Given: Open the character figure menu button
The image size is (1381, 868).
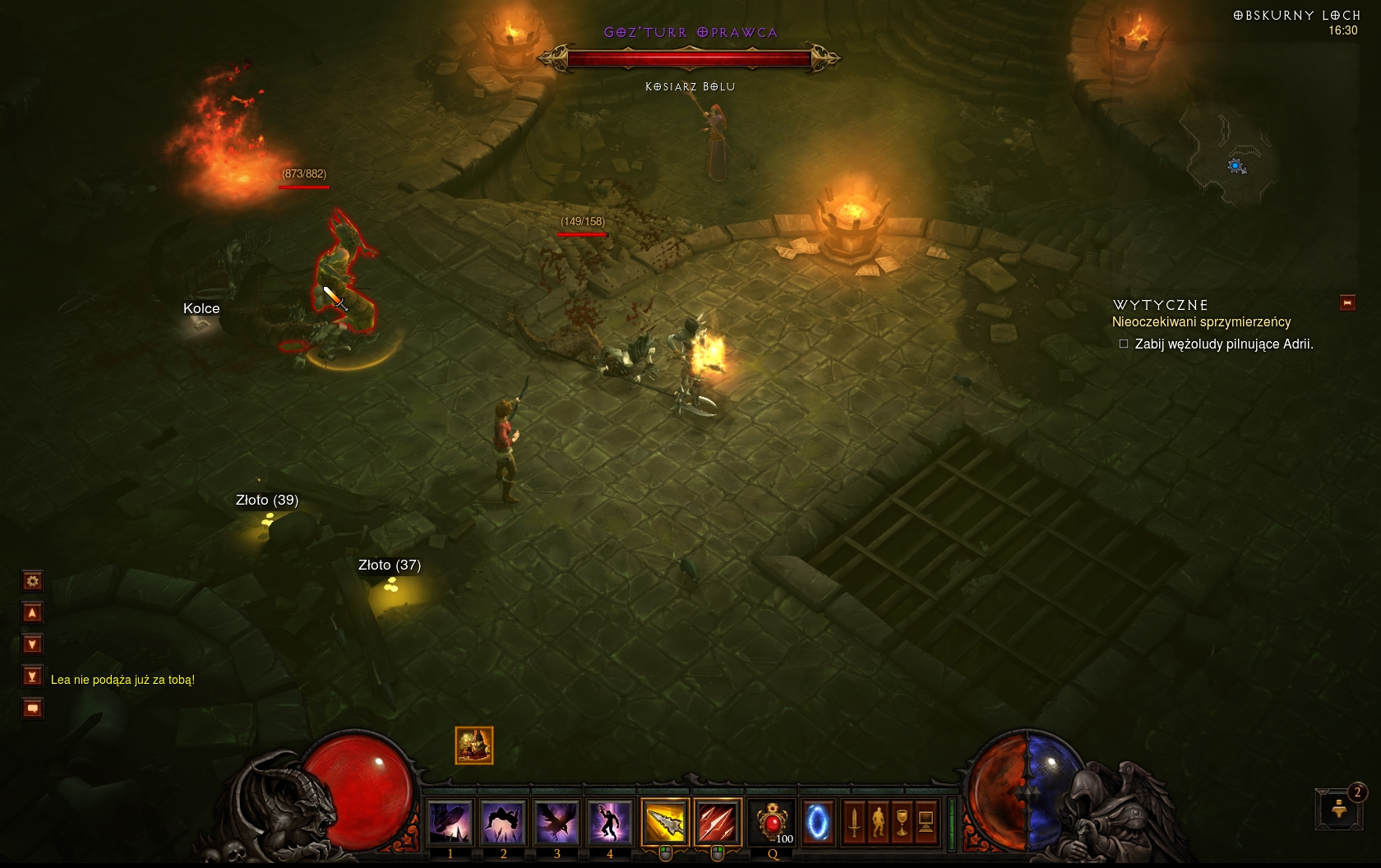Looking at the screenshot, I should [878, 822].
